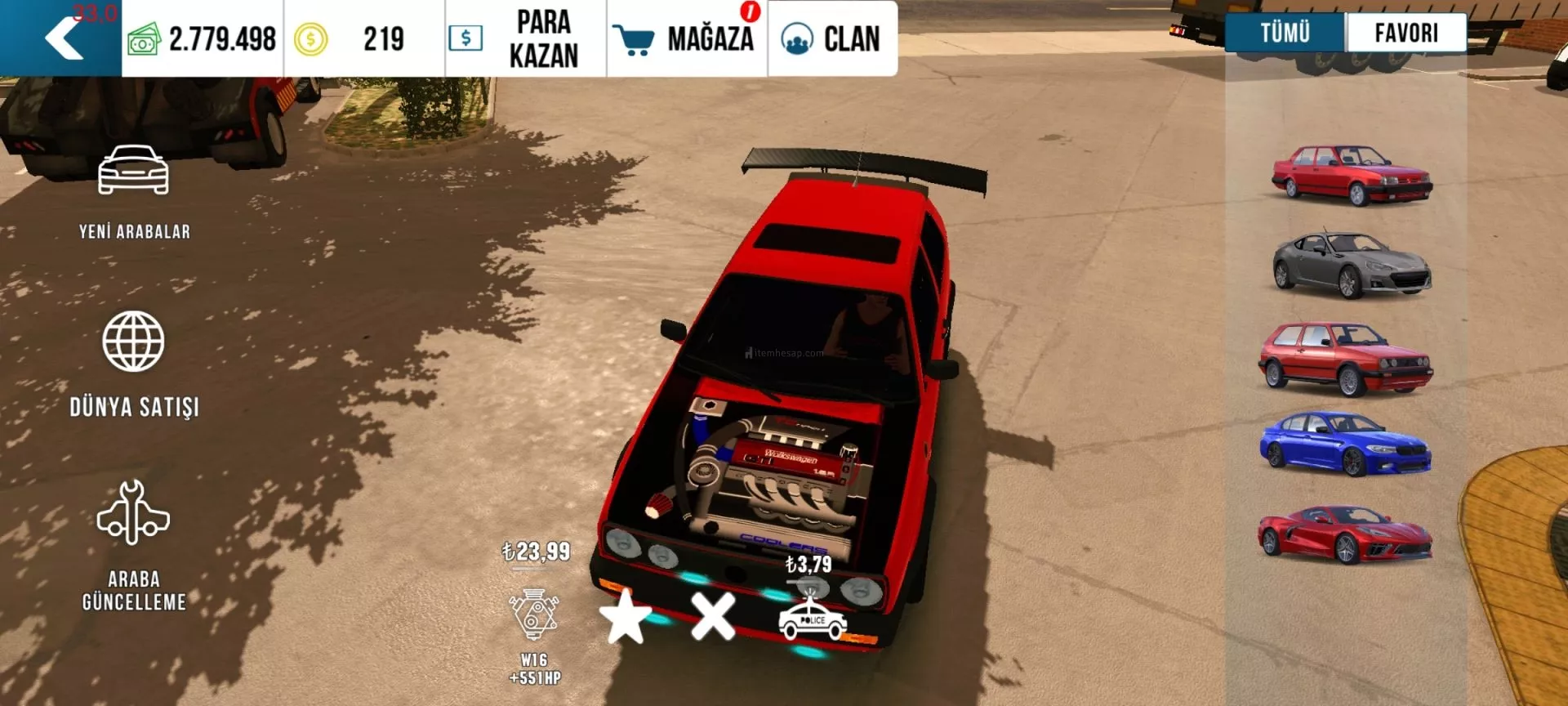Switch to the Tümü tab
The height and width of the screenshot is (706, 1568).
click(1285, 34)
